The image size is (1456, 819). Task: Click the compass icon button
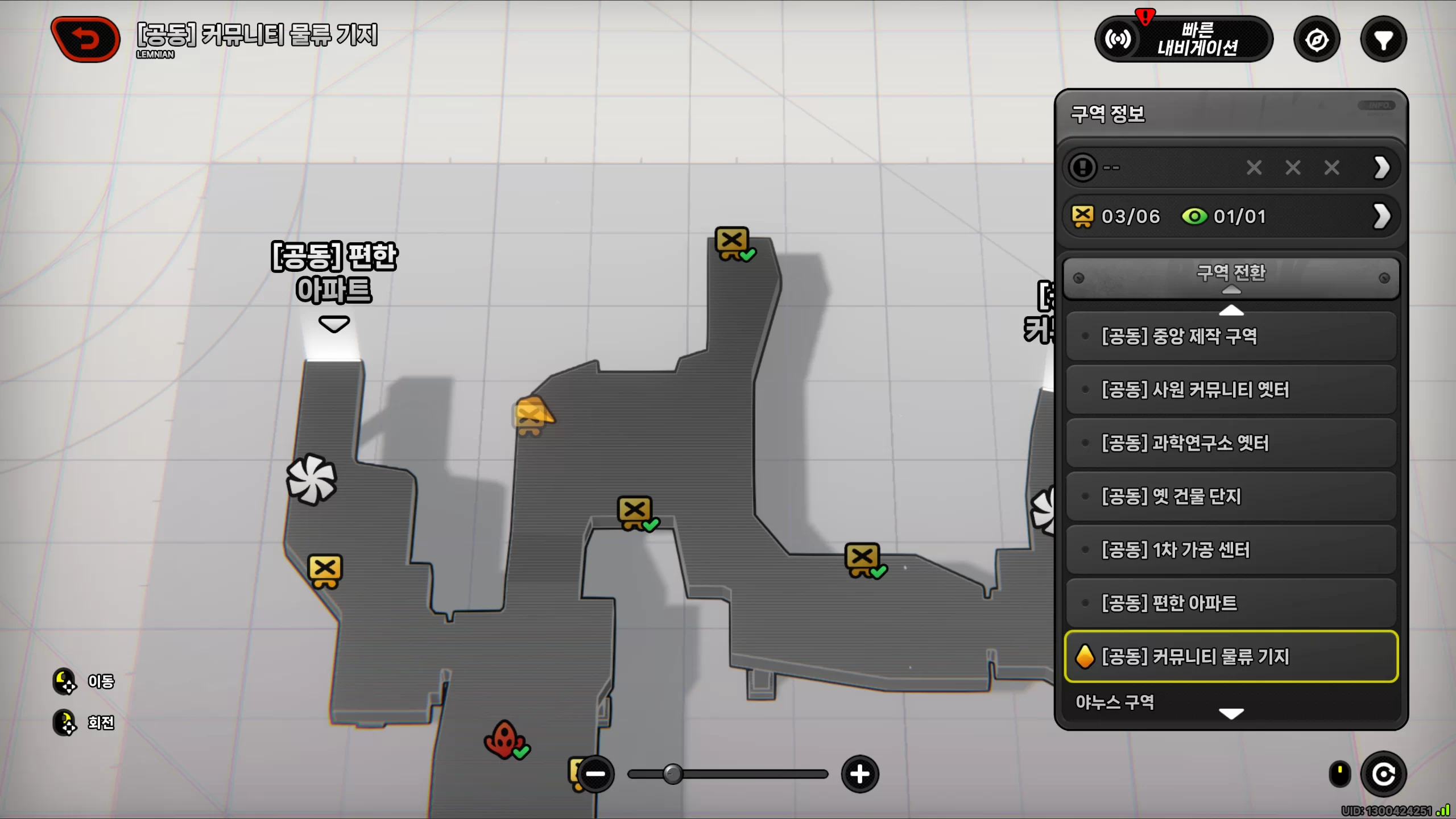[x=1317, y=39]
